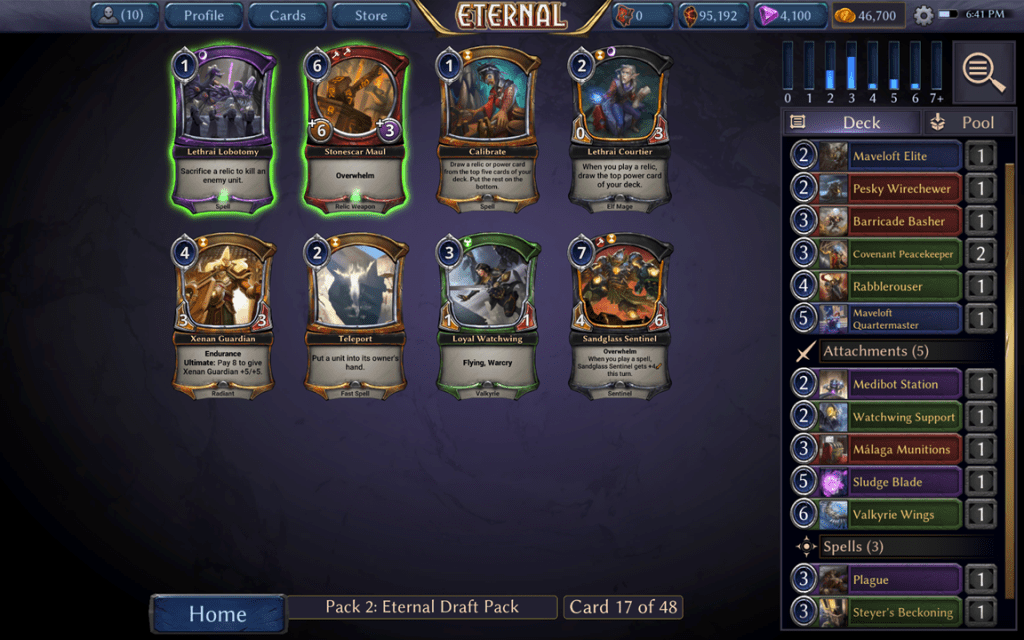Choose the Calibrate spell card
The height and width of the screenshot is (640, 1024).
point(489,128)
